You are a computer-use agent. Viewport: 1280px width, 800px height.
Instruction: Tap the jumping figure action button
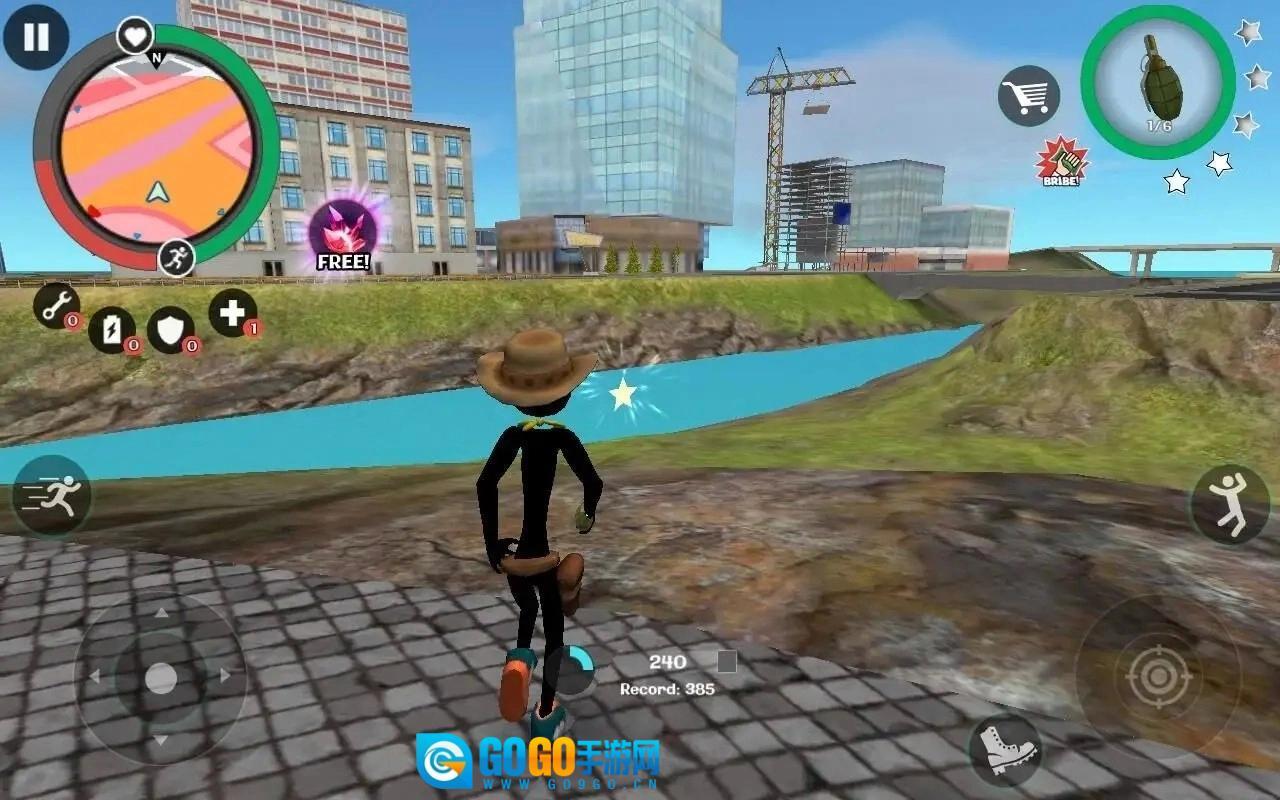pyautogui.click(x=1229, y=504)
